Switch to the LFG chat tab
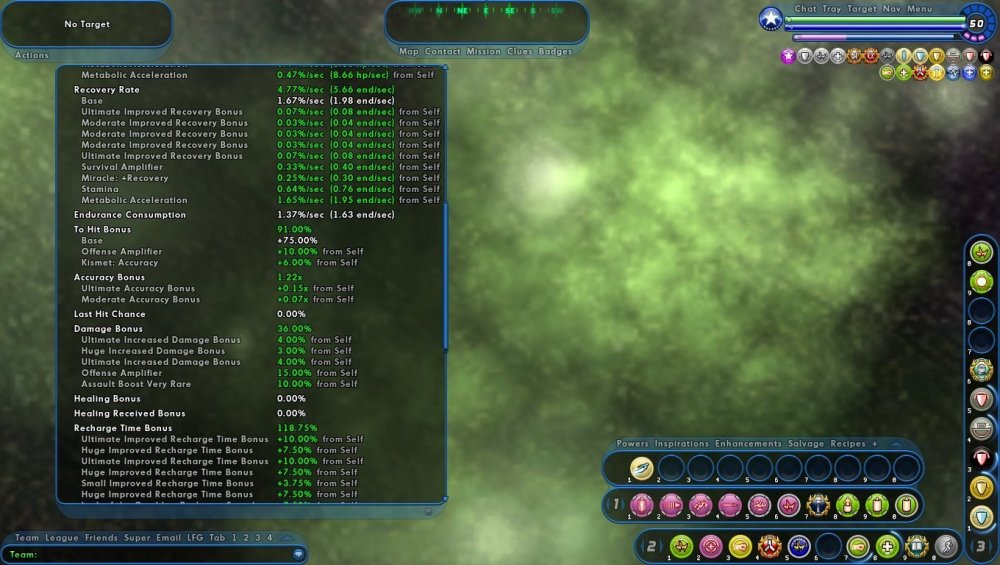1000x565 pixels. tap(195, 538)
